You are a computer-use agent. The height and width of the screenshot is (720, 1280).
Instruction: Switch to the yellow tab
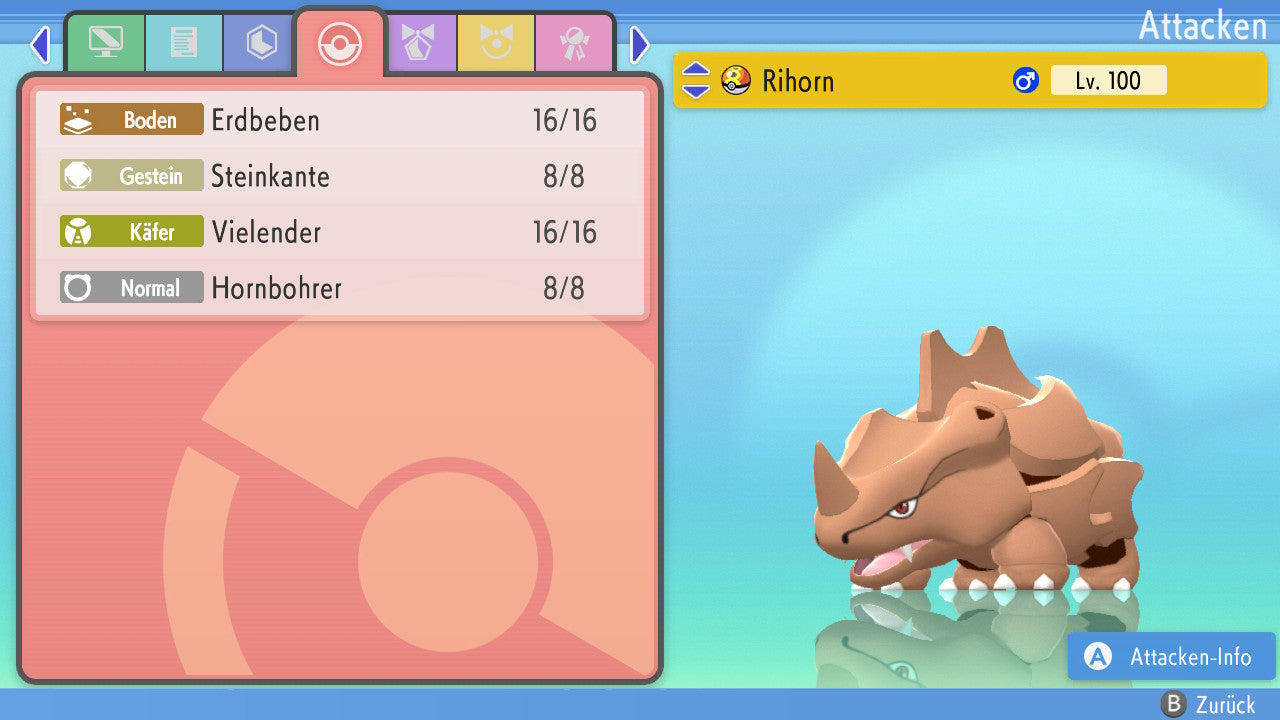[x=496, y=43]
